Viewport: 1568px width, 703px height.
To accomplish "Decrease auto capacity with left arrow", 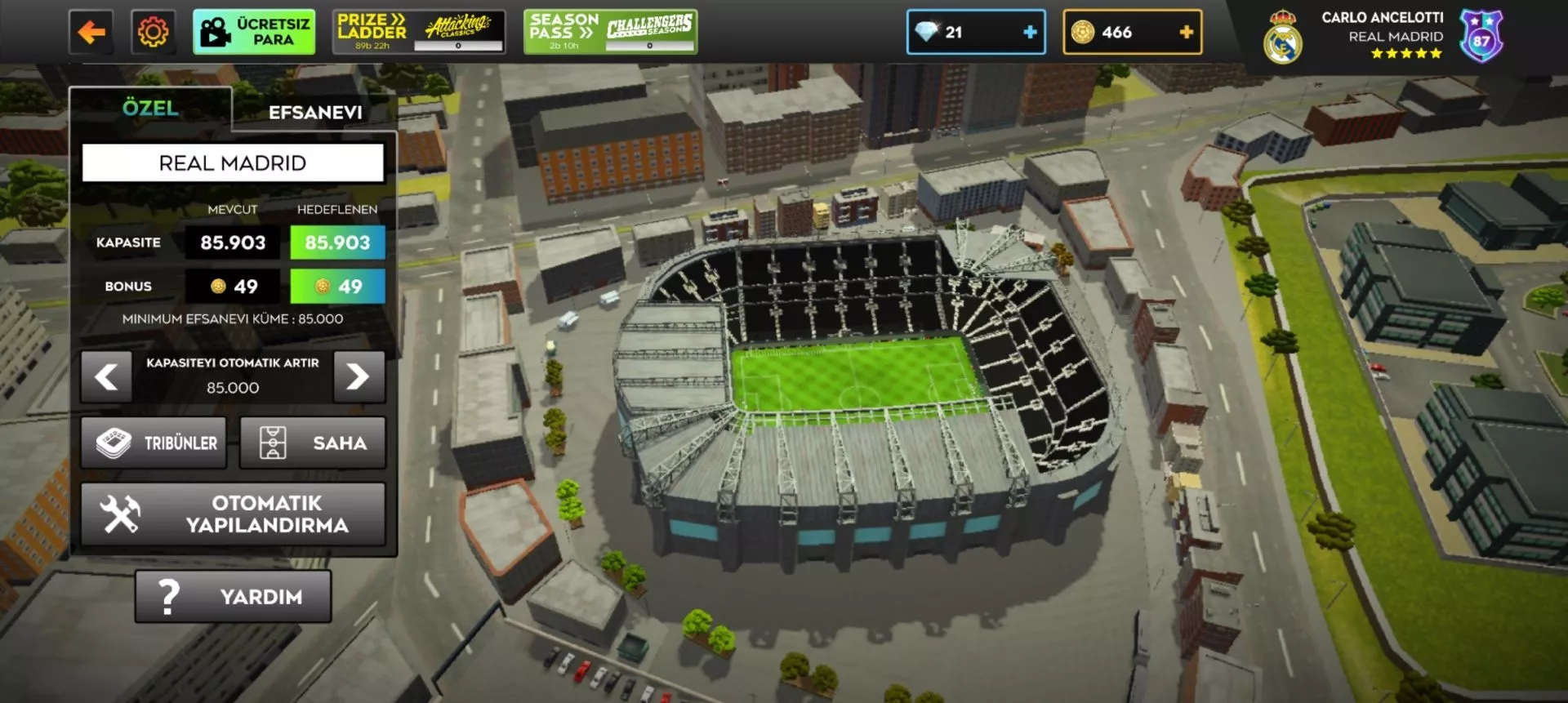I will pyautogui.click(x=106, y=377).
